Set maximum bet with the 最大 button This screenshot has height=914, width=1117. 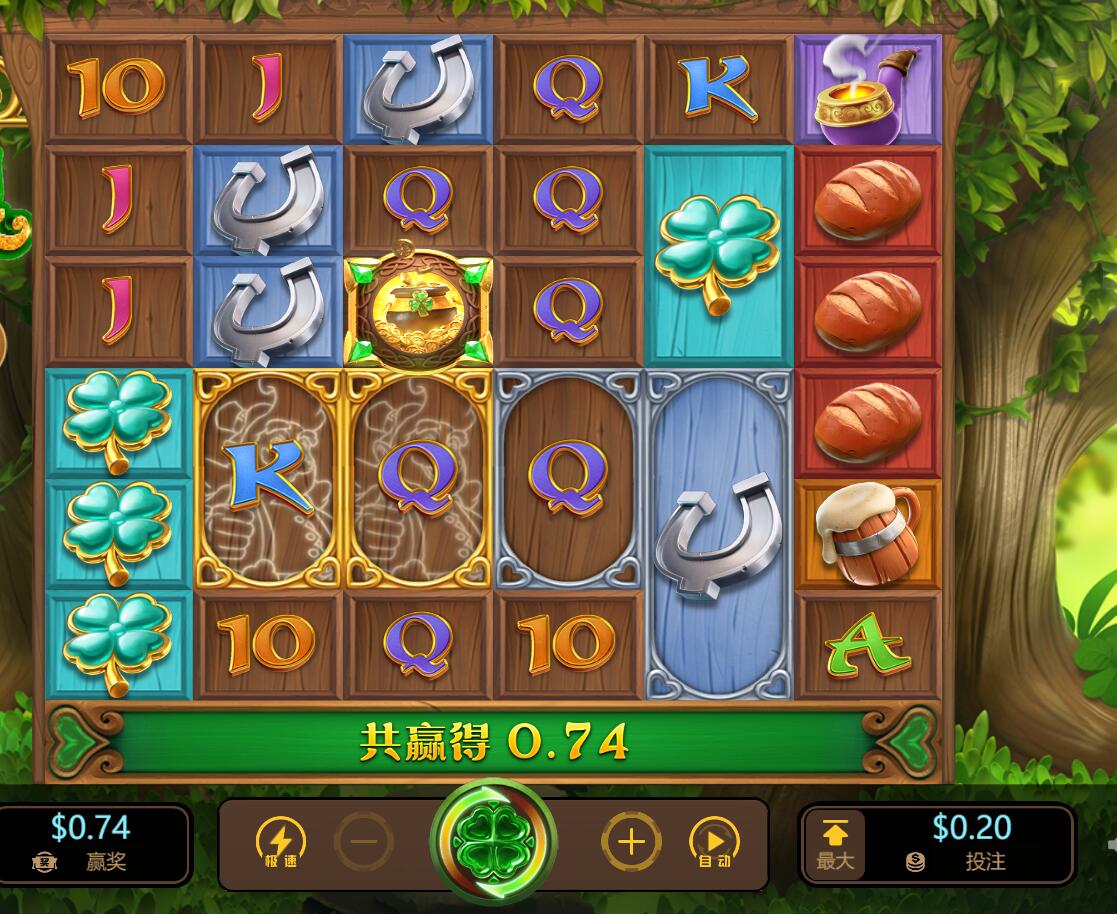(x=834, y=844)
